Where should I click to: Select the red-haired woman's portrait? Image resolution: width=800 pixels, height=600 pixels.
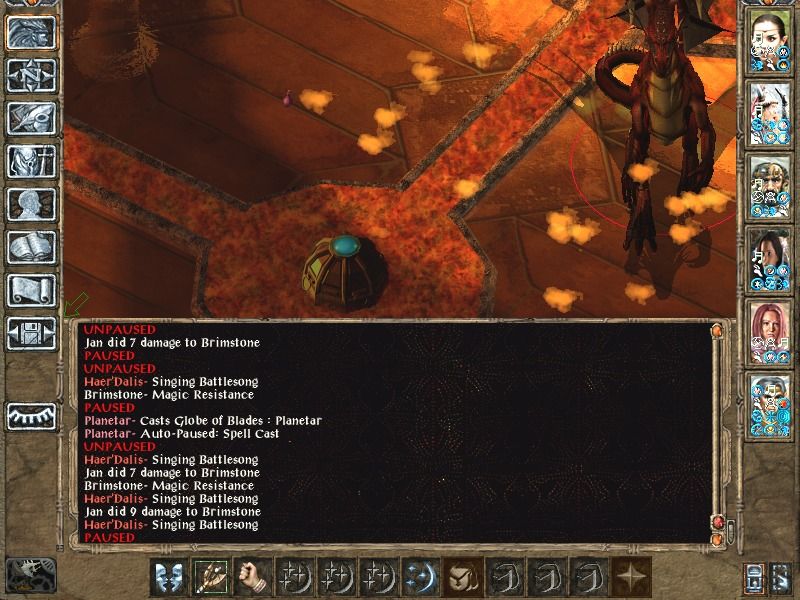(771, 331)
